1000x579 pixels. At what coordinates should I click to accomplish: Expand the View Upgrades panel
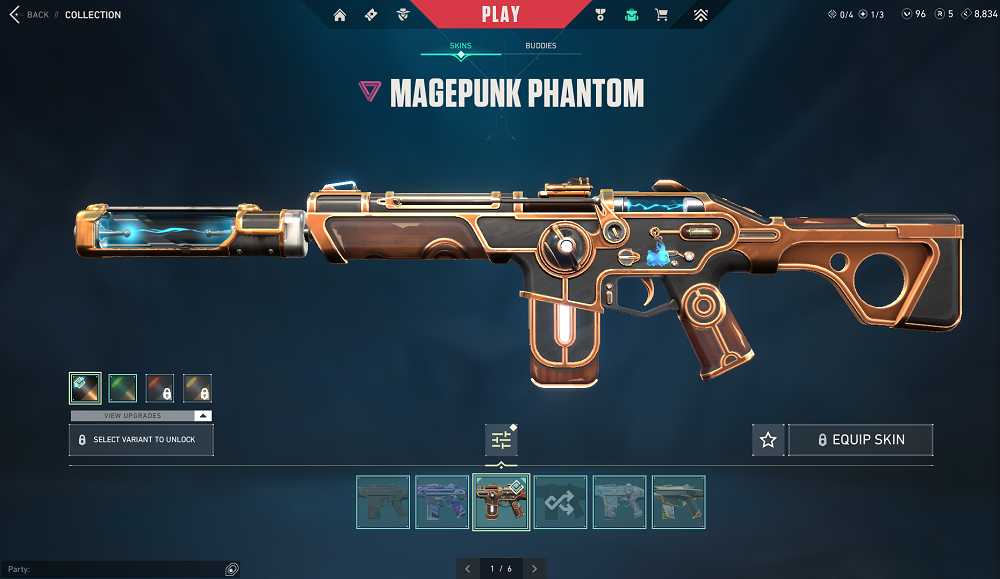click(141, 415)
